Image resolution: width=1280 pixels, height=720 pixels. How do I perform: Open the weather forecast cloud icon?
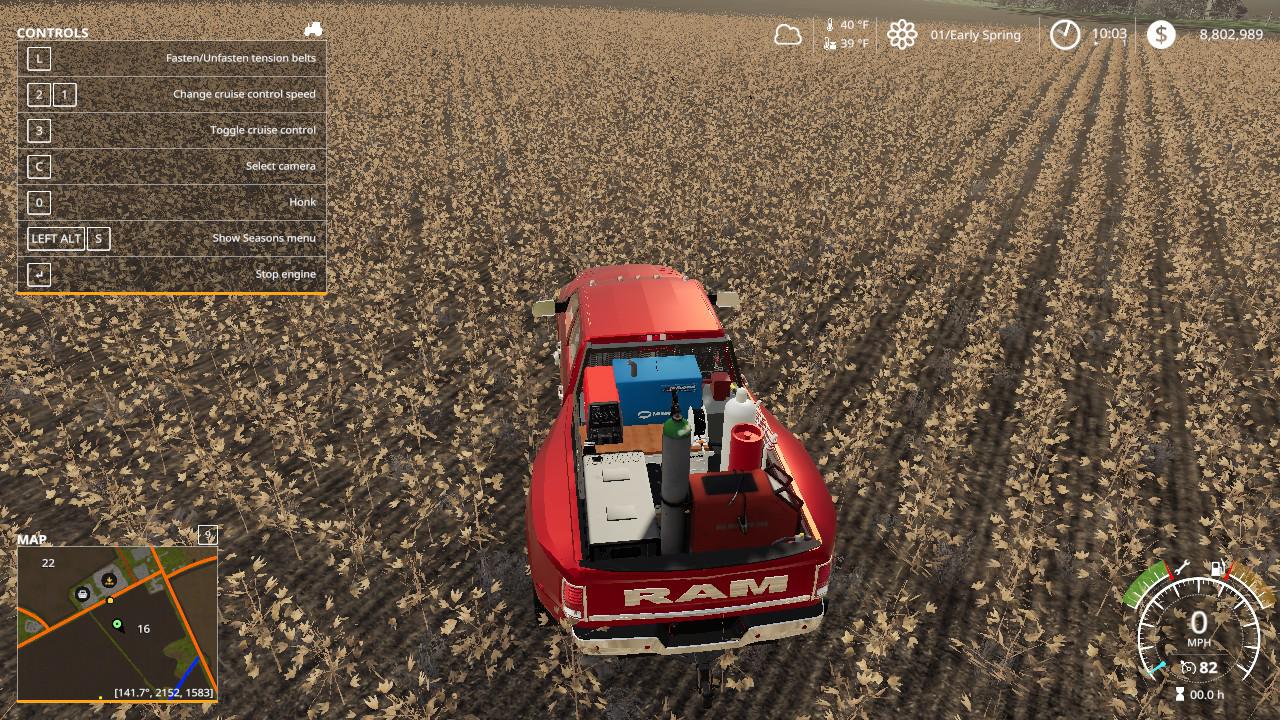788,35
